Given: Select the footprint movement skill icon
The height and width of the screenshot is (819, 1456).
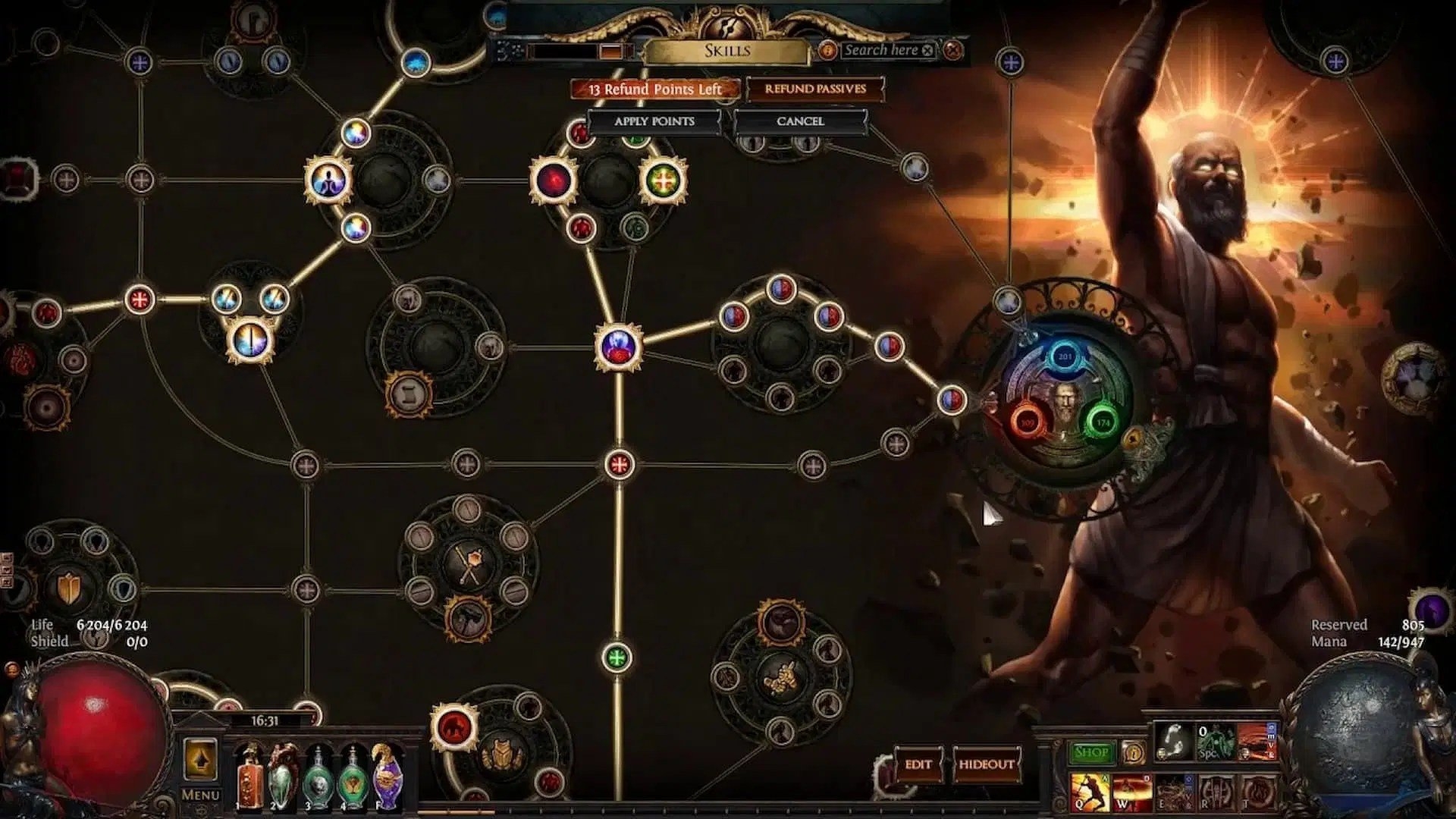Looking at the screenshot, I should click(x=1174, y=742).
